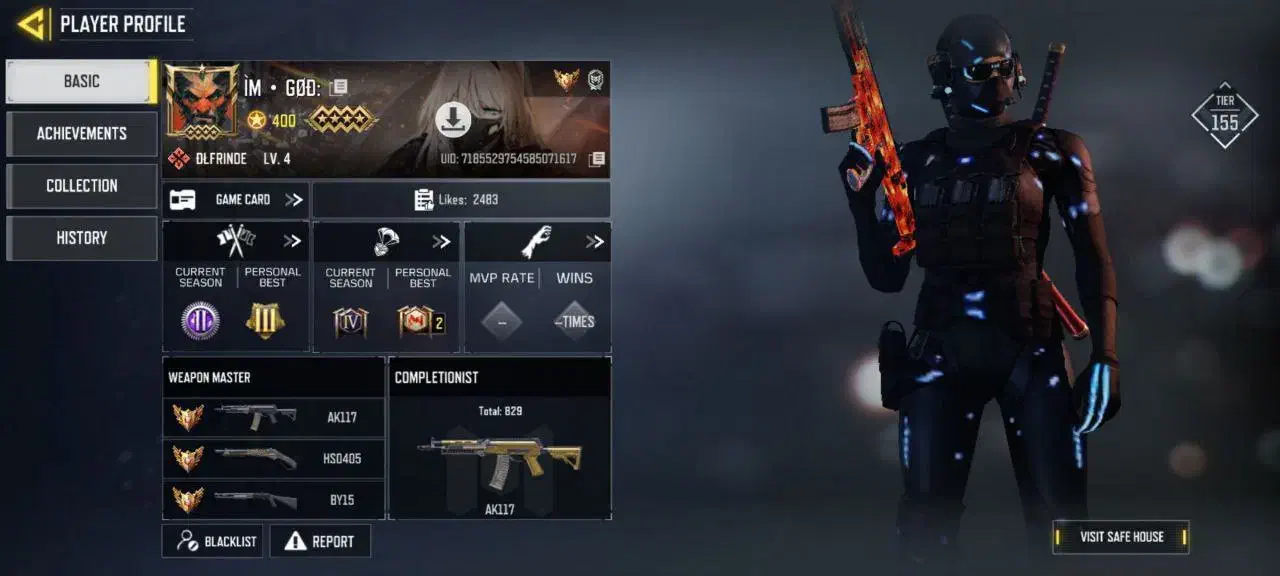Pick the BY15 weapon master row
This screenshot has width=1280, height=576.
point(273,500)
